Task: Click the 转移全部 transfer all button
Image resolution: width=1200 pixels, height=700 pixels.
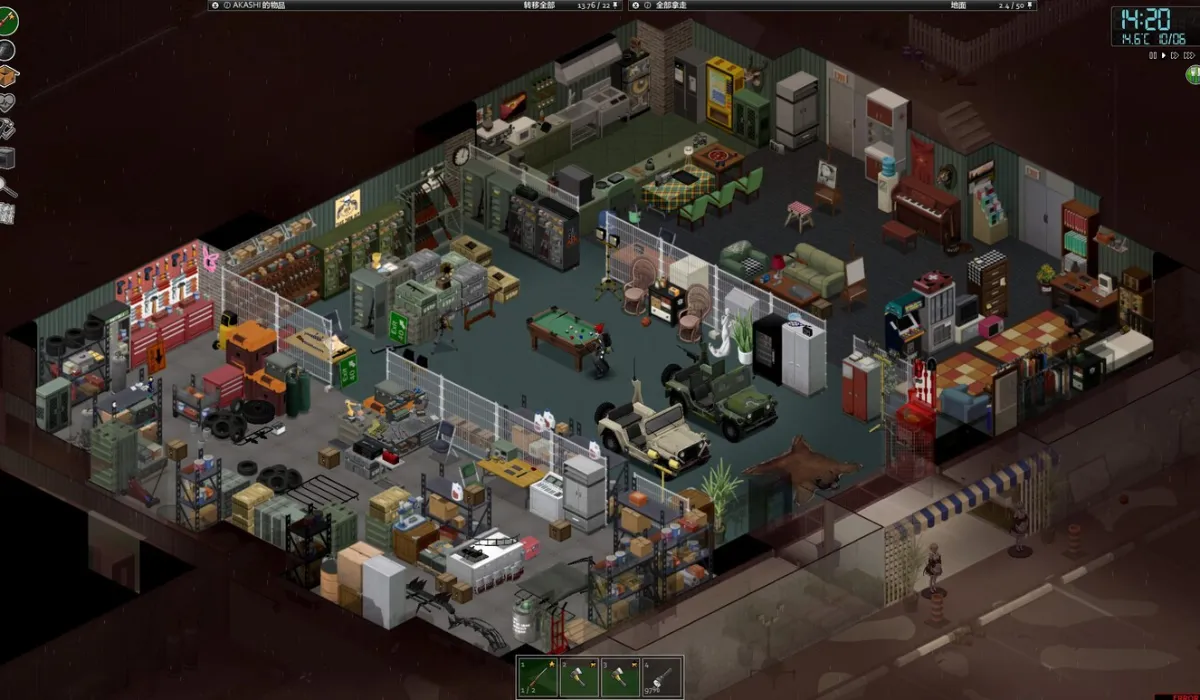Action: 538,5
